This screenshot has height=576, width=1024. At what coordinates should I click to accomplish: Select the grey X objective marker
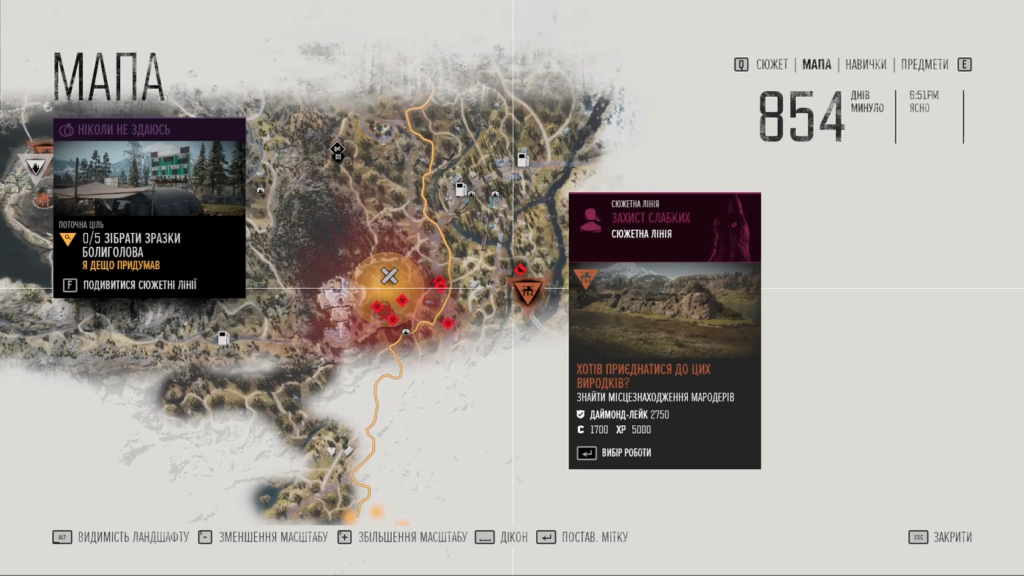point(390,276)
